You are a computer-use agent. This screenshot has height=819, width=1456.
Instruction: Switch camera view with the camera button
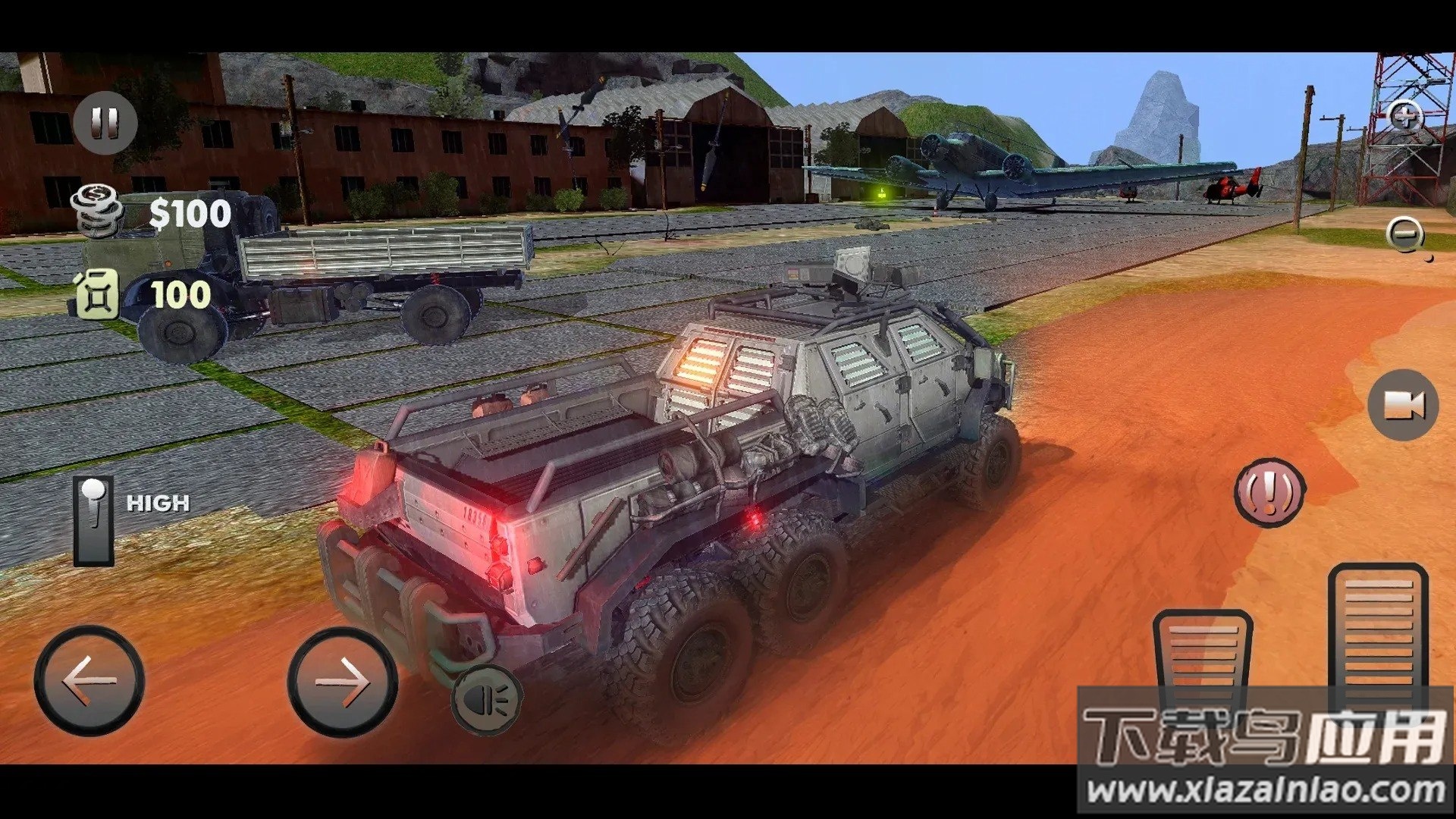[1403, 405]
